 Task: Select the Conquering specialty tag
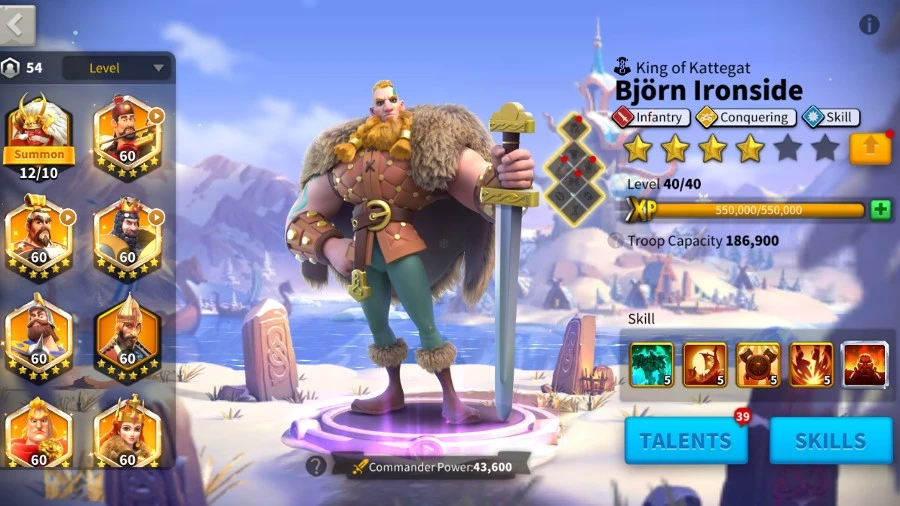tap(746, 117)
